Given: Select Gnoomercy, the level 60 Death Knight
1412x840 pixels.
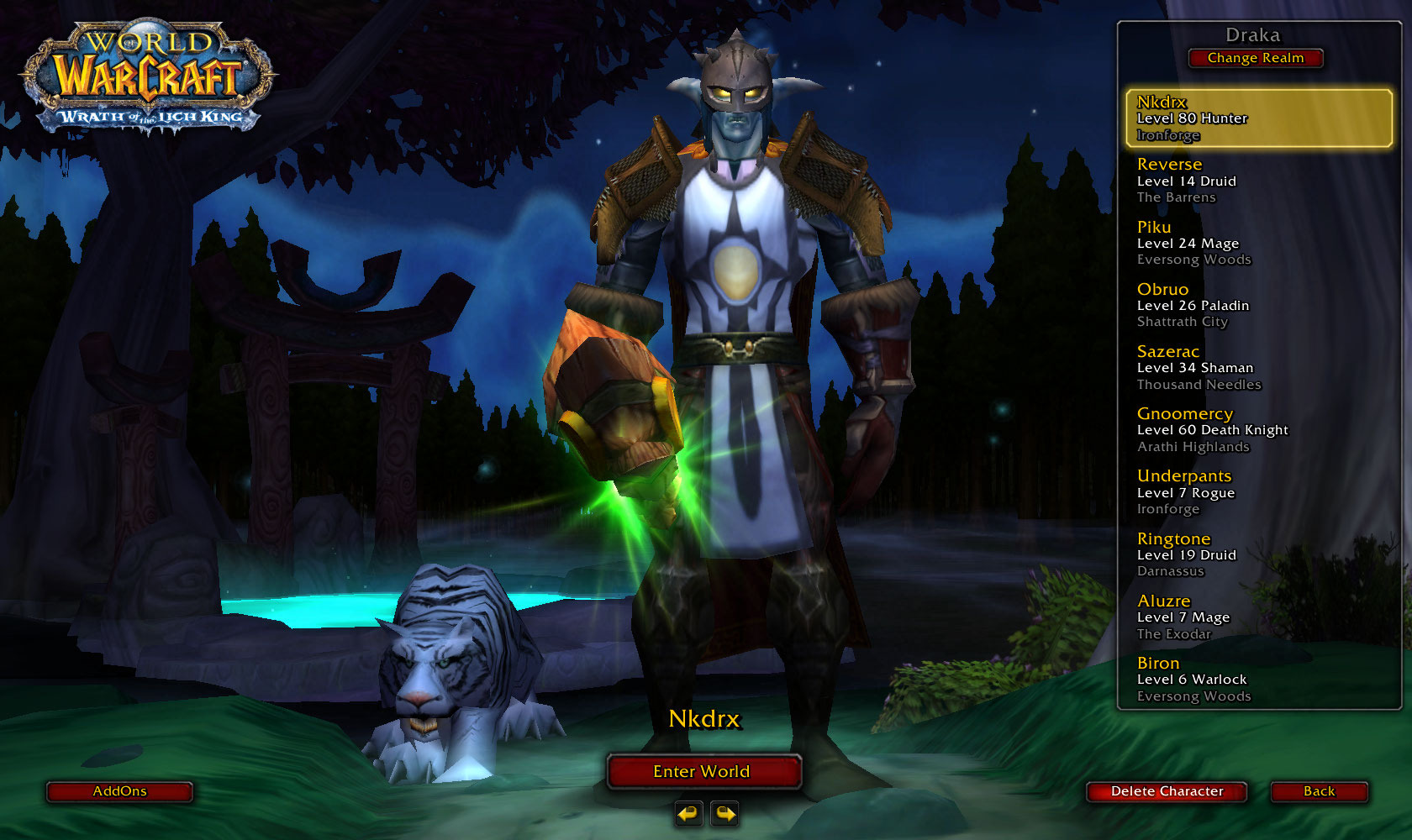Looking at the screenshot, I should coord(1258,430).
